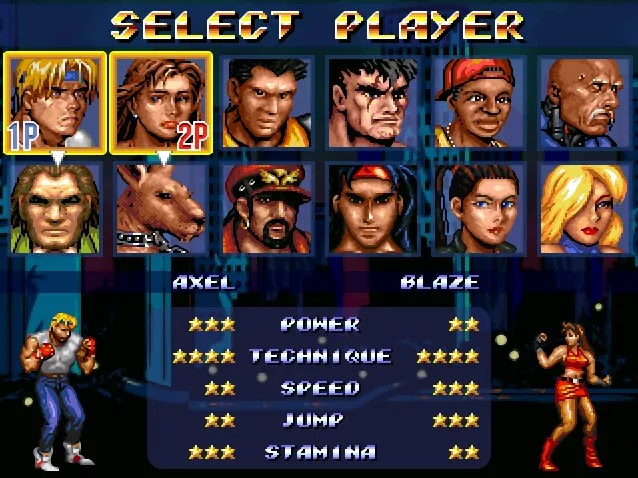
Task: Choose Blaze's portrait marked 2P
Action: [161, 103]
